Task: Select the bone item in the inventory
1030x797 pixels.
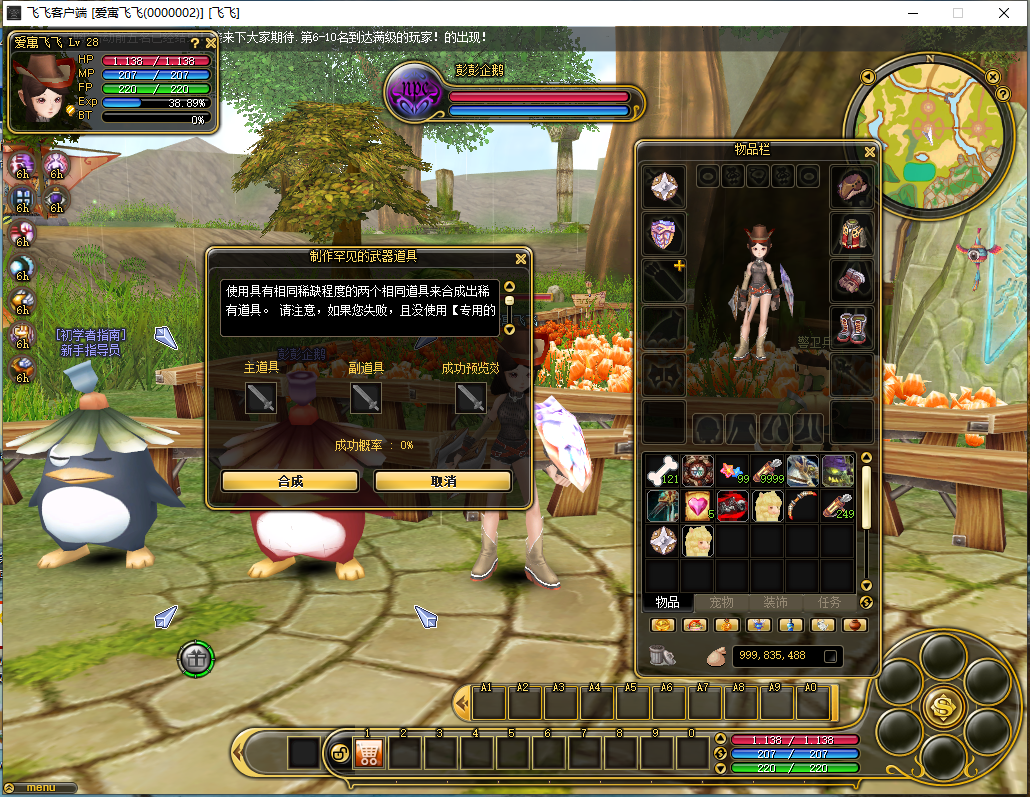Action: click(x=662, y=470)
